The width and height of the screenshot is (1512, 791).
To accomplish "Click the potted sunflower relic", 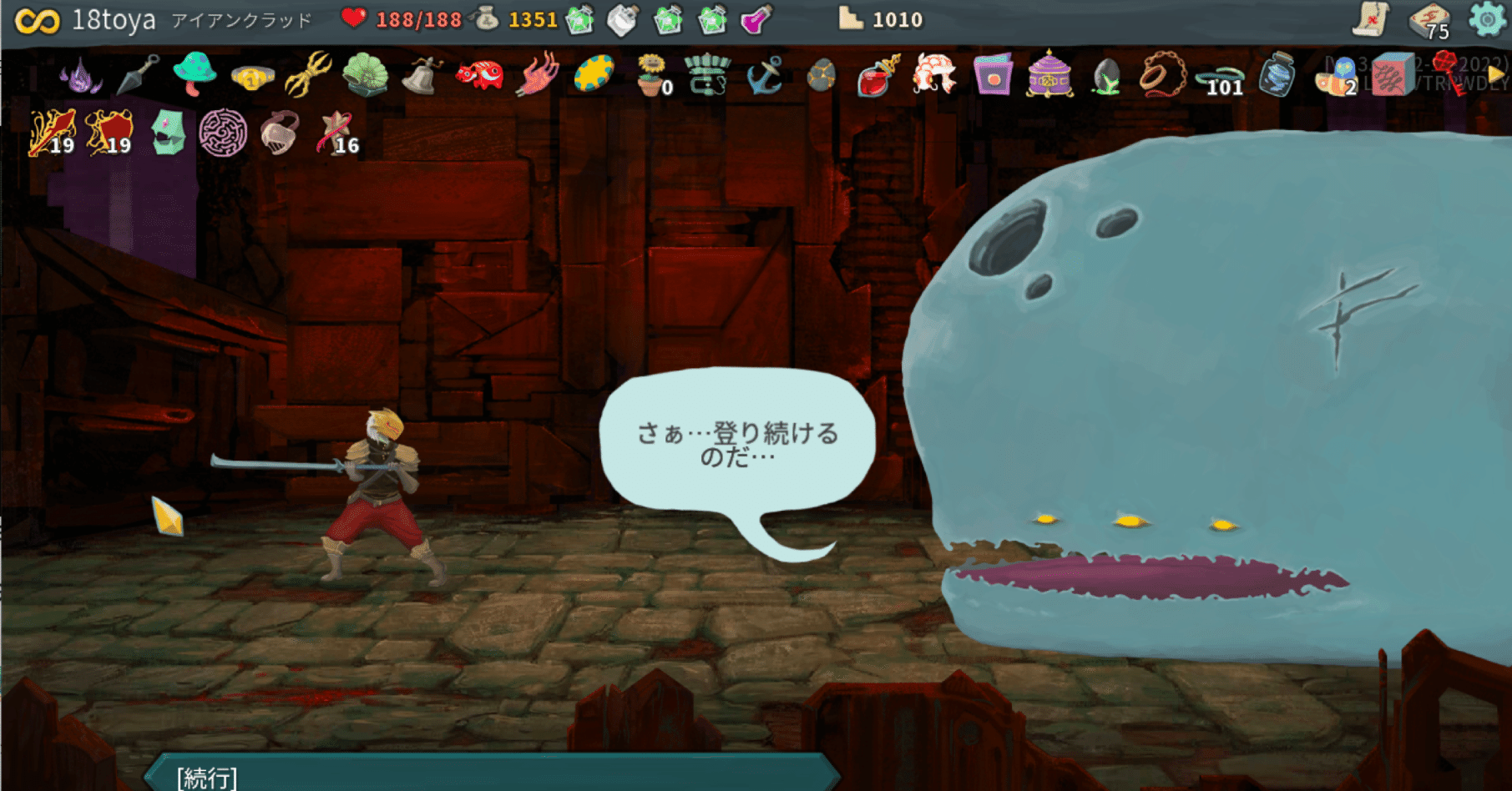I will (651, 77).
